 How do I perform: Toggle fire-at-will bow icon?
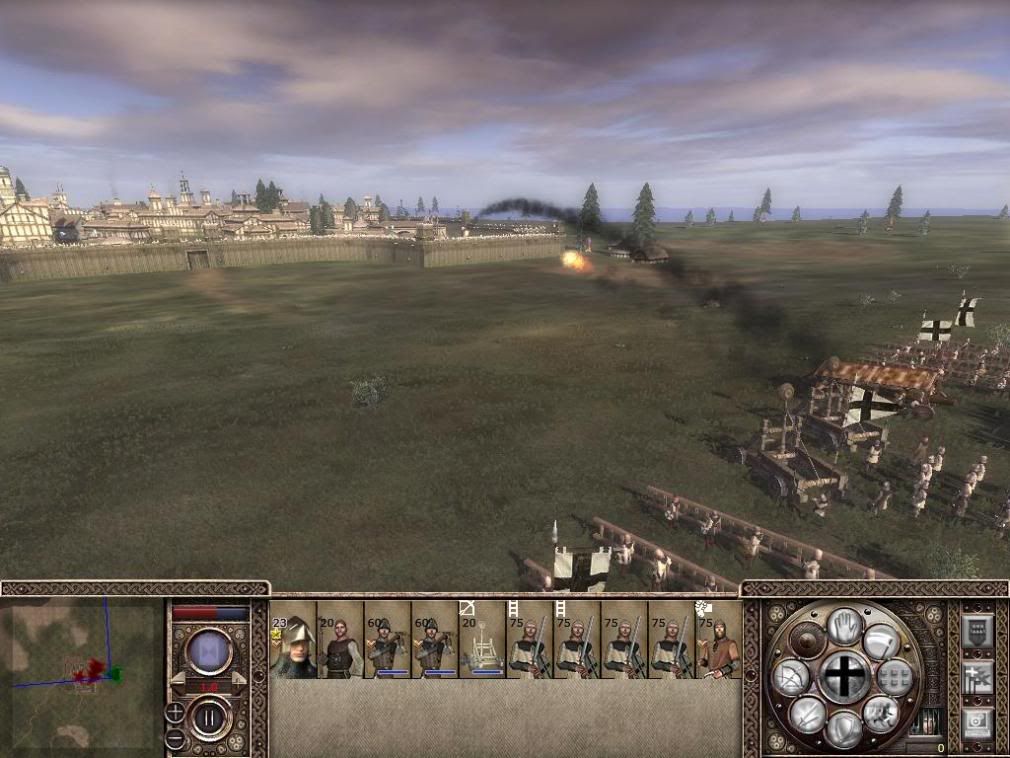coord(791,678)
